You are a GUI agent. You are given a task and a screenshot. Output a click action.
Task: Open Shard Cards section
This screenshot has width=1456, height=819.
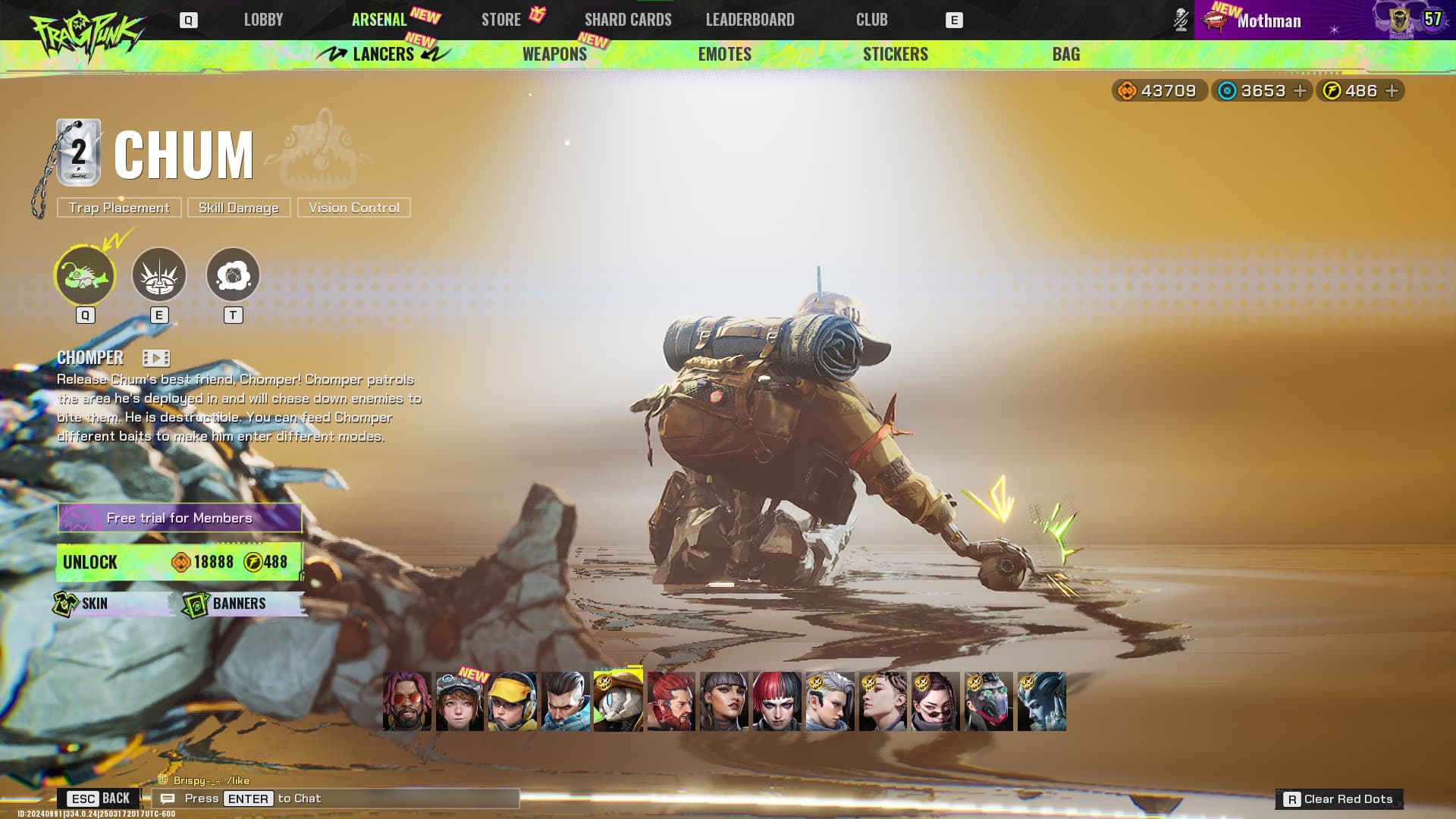tap(628, 20)
